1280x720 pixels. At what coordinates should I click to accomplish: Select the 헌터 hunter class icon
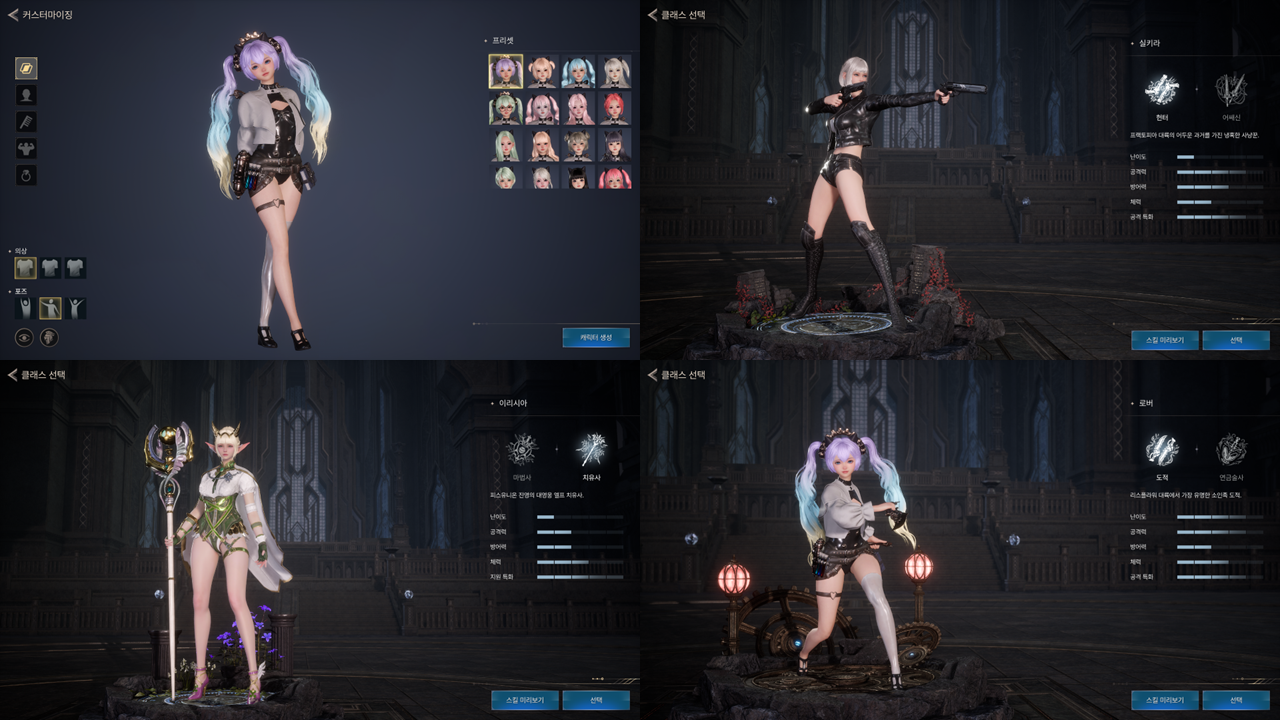(1162, 91)
